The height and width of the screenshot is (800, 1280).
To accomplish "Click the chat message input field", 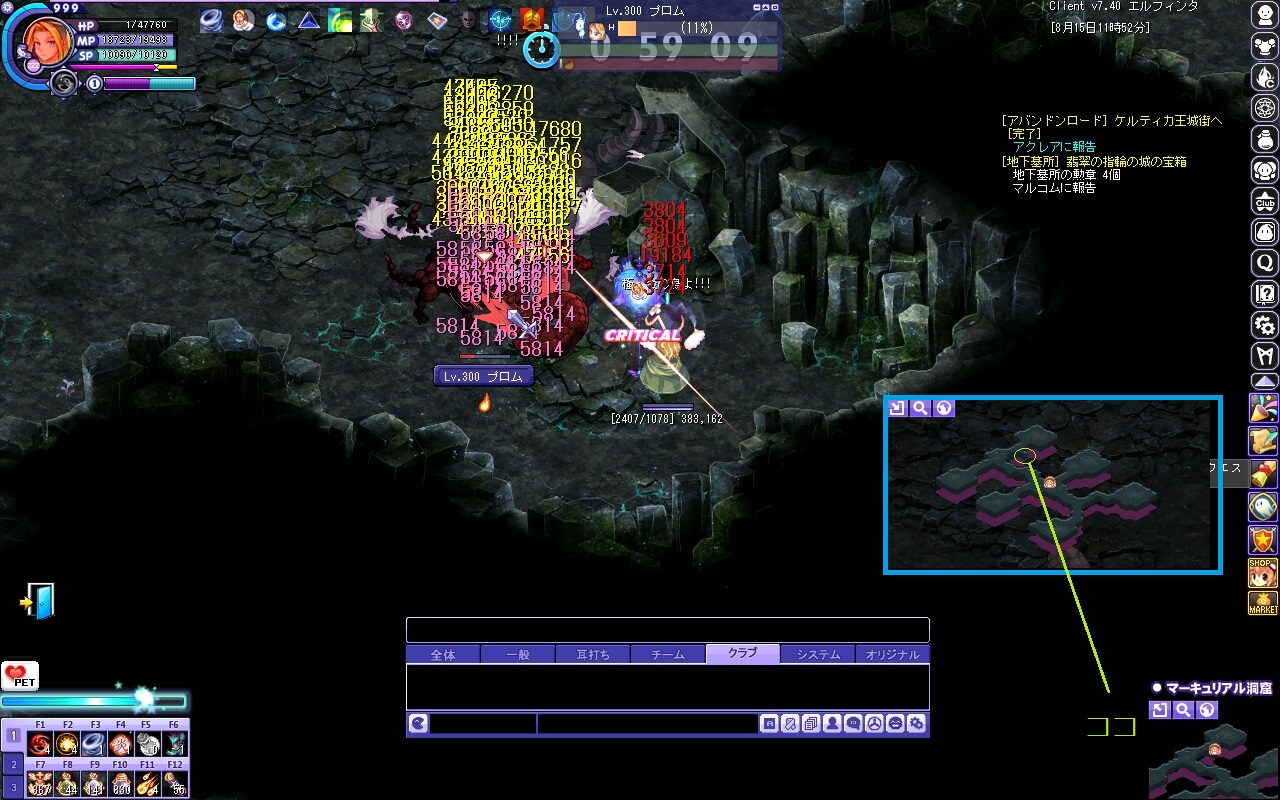I will coord(647,724).
